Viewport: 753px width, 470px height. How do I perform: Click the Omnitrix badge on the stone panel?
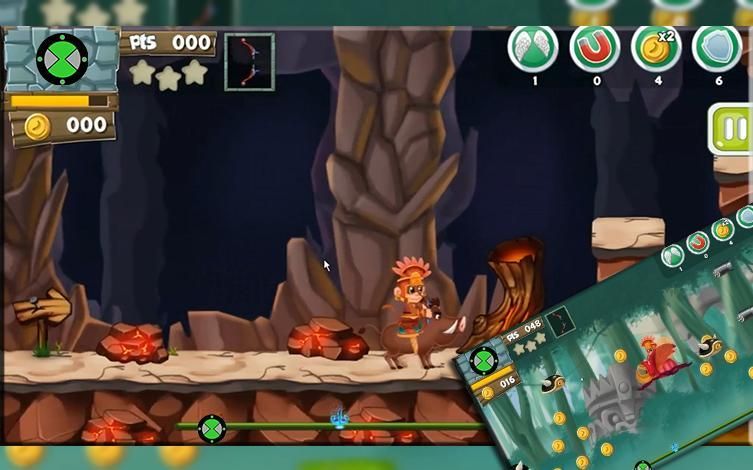61,58
